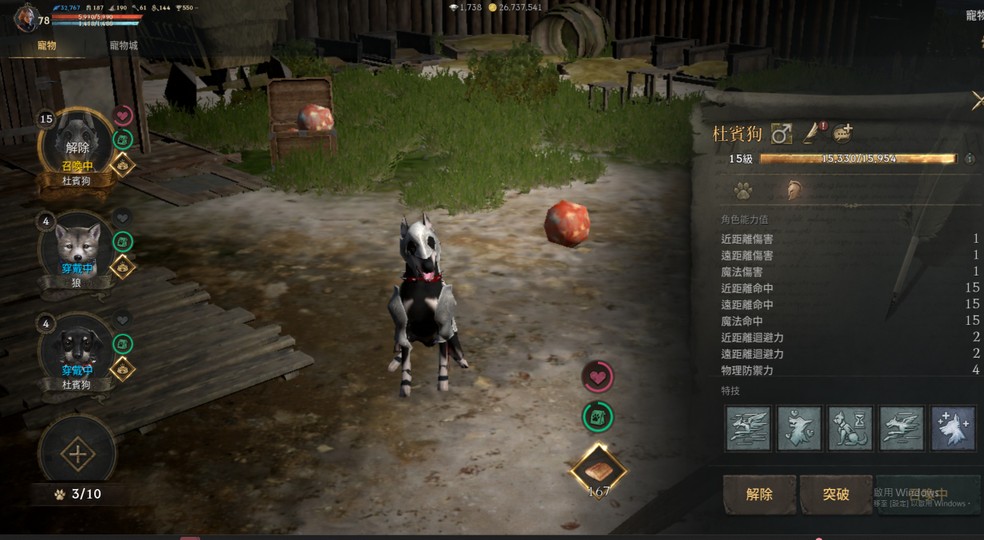This screenshot has width=984, height=540.
Task: Click the bone-in-mouth icon beside pet name
Action: [844, 132]
